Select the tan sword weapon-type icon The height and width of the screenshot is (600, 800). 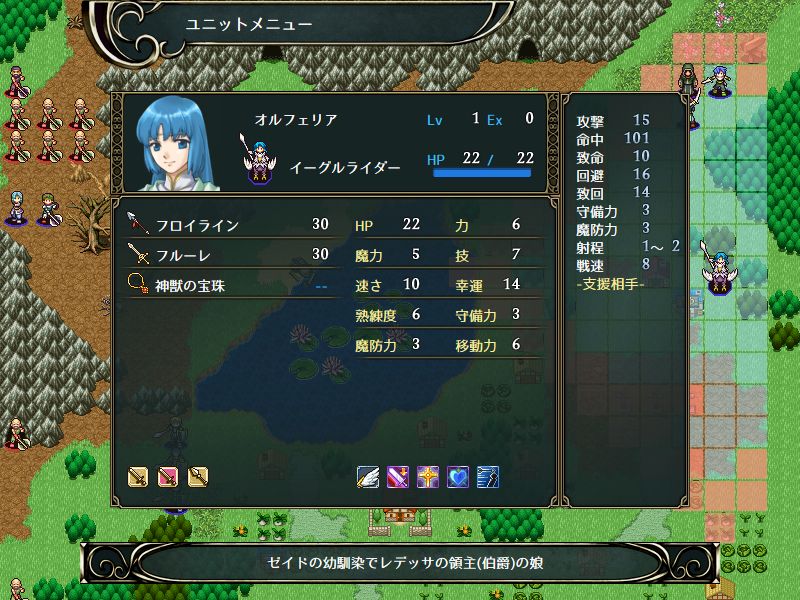tap(138, 476)
